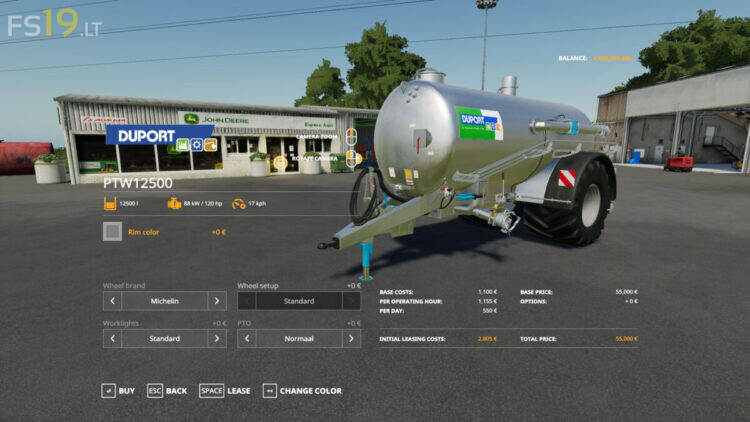Image resolution: width=750 pixels, height=422 pixels.
Task: Choose next worklights option
Action: pyautogui.click(x=217, y=338)
